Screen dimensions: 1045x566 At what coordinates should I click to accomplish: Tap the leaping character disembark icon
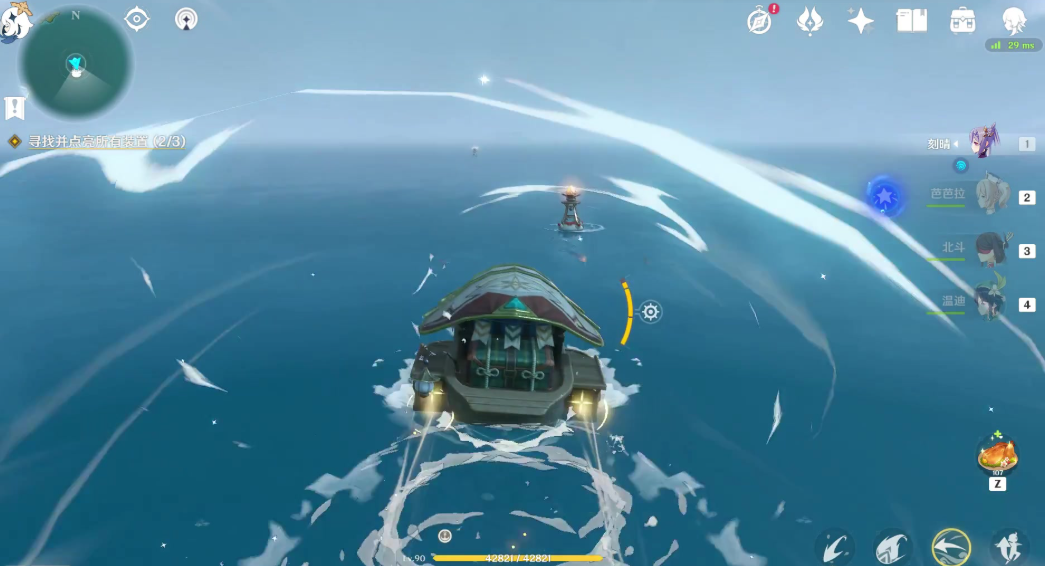pos(1009,546)
